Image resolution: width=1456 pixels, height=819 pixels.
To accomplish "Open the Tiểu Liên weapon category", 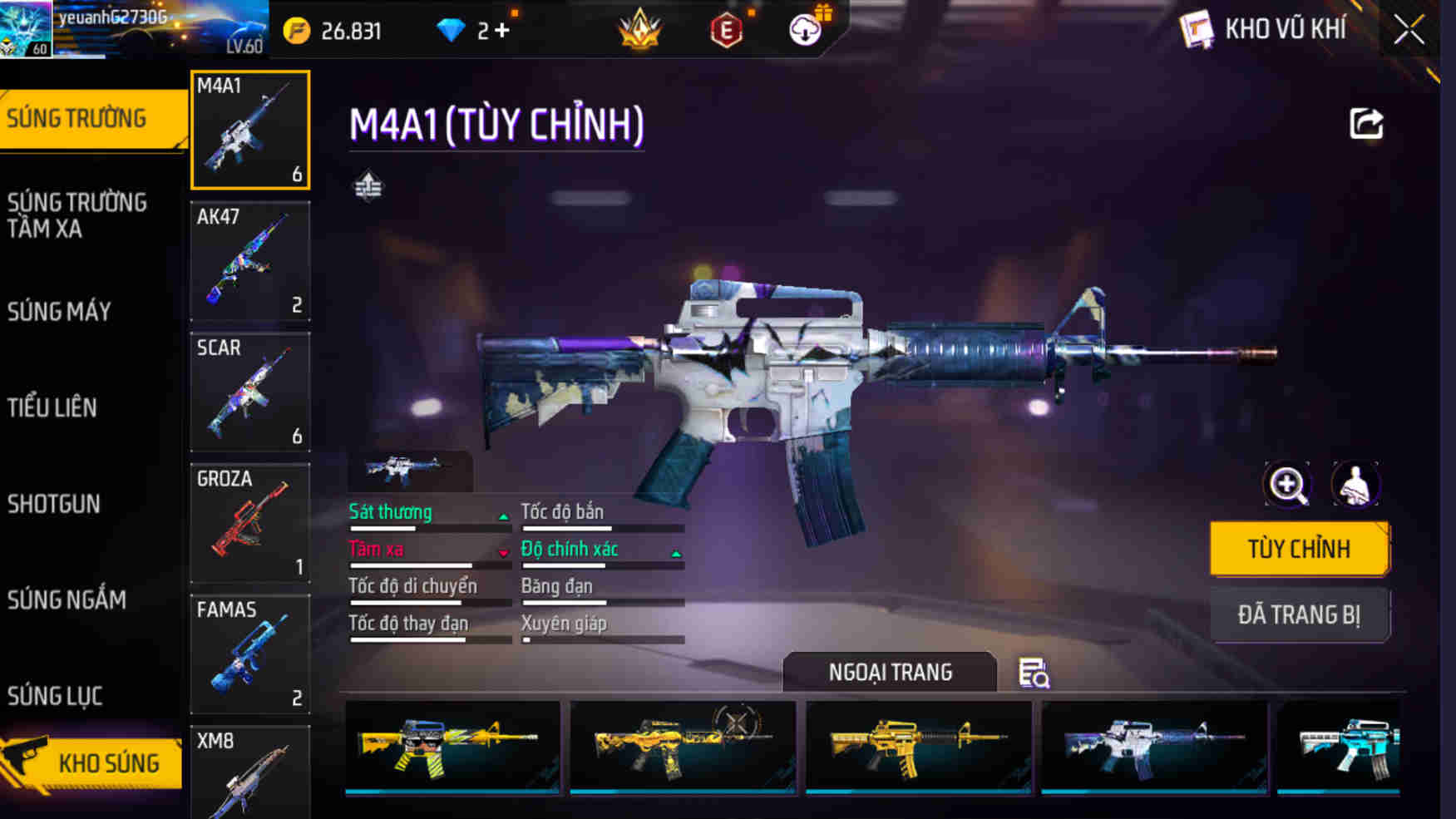I will tap(52, 407).
